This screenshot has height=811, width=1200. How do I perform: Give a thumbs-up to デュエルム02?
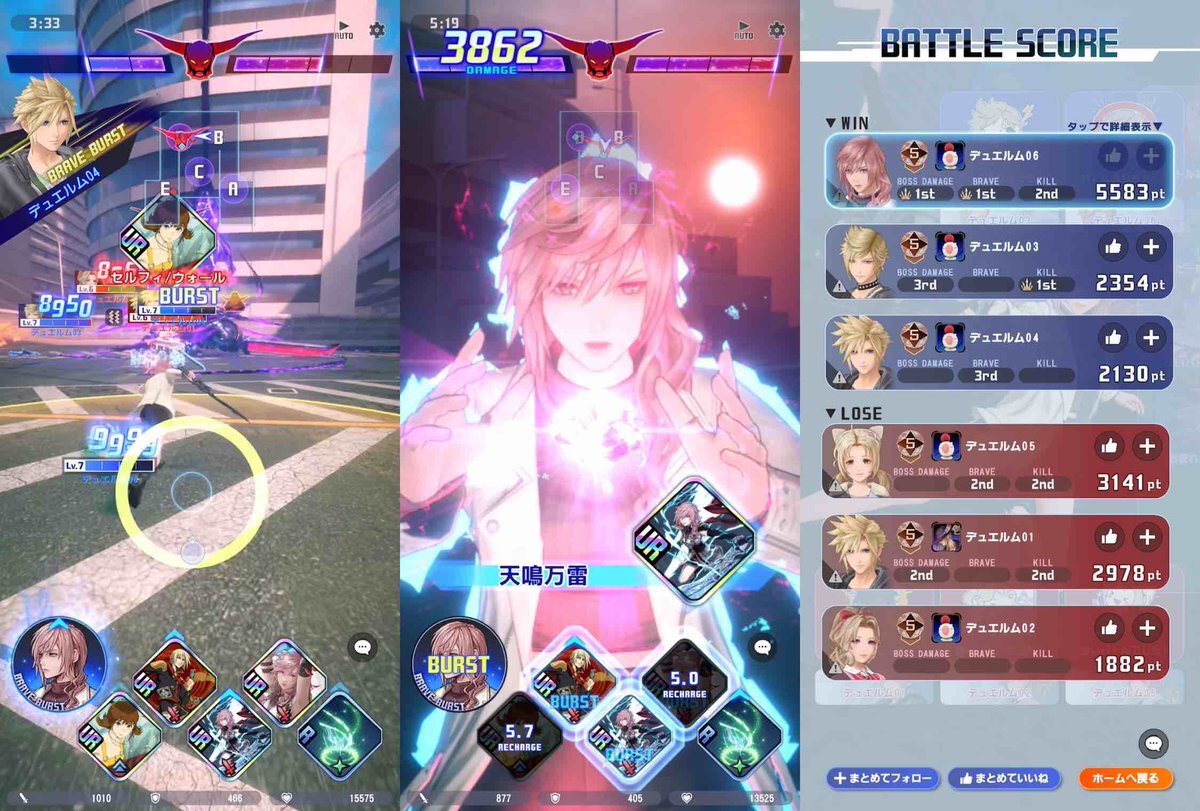(x=1108, y=628)
